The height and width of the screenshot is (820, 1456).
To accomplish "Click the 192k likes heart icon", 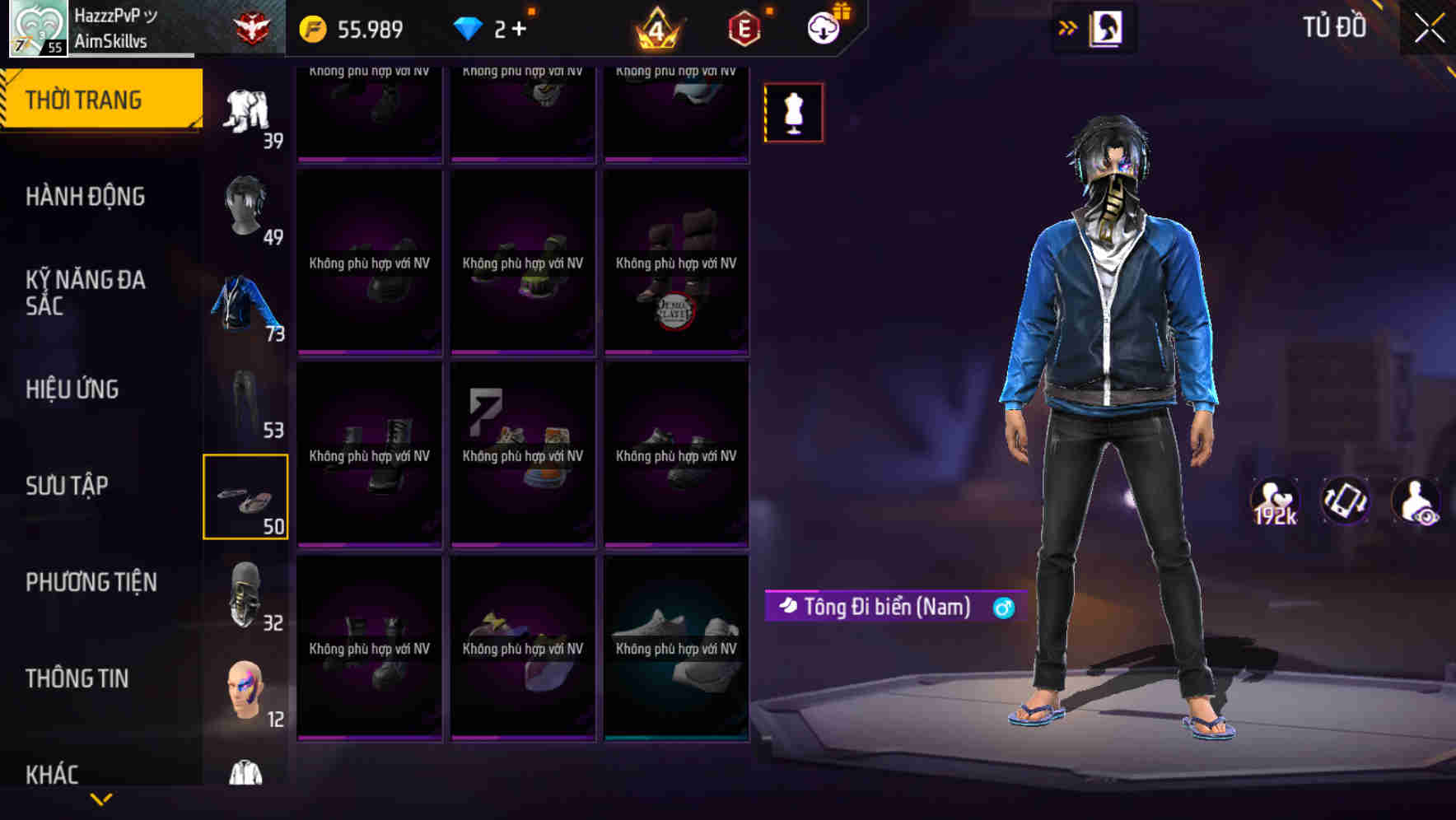I will point(1274,500).
